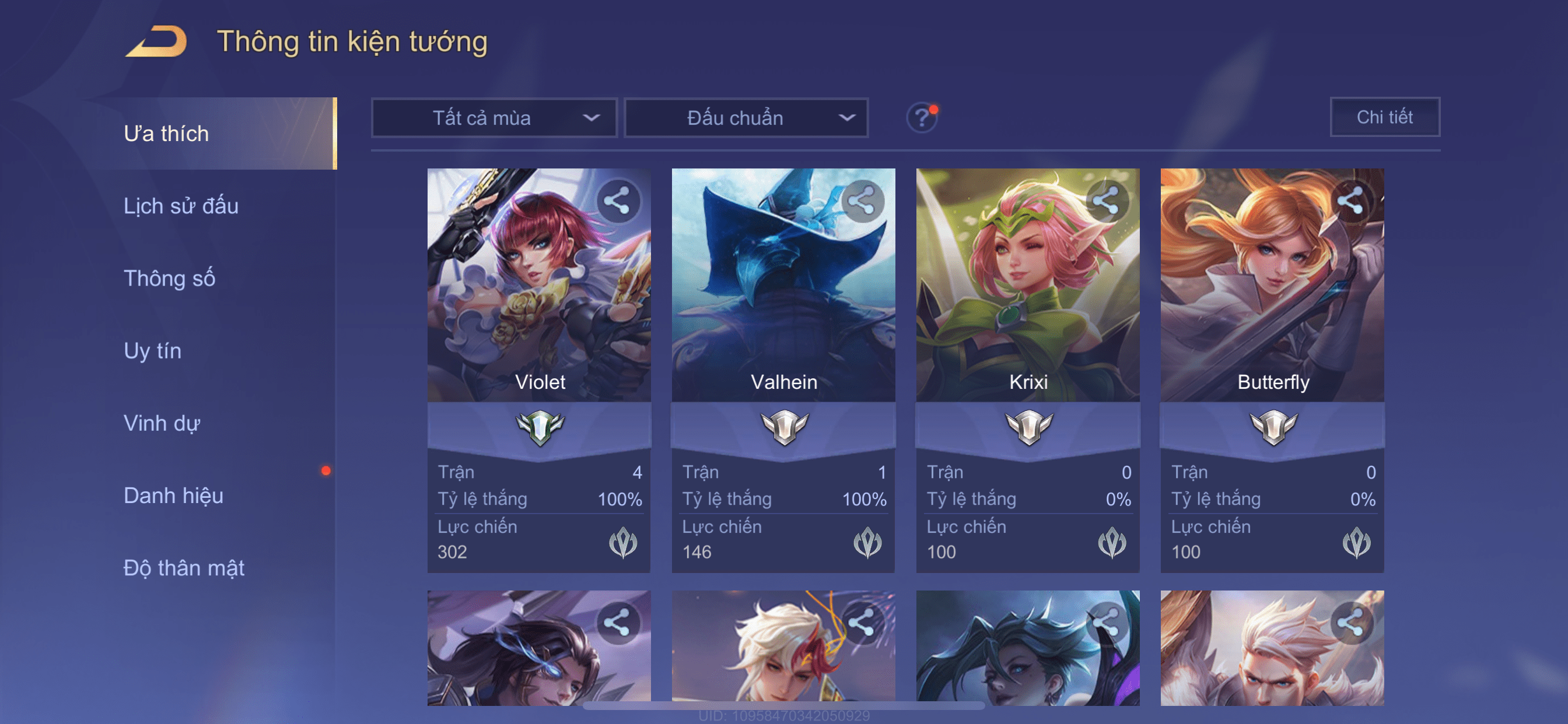Click the question mark help icon
The height and width of the screenshot is (724, 1568).
(x=922, y=117)
